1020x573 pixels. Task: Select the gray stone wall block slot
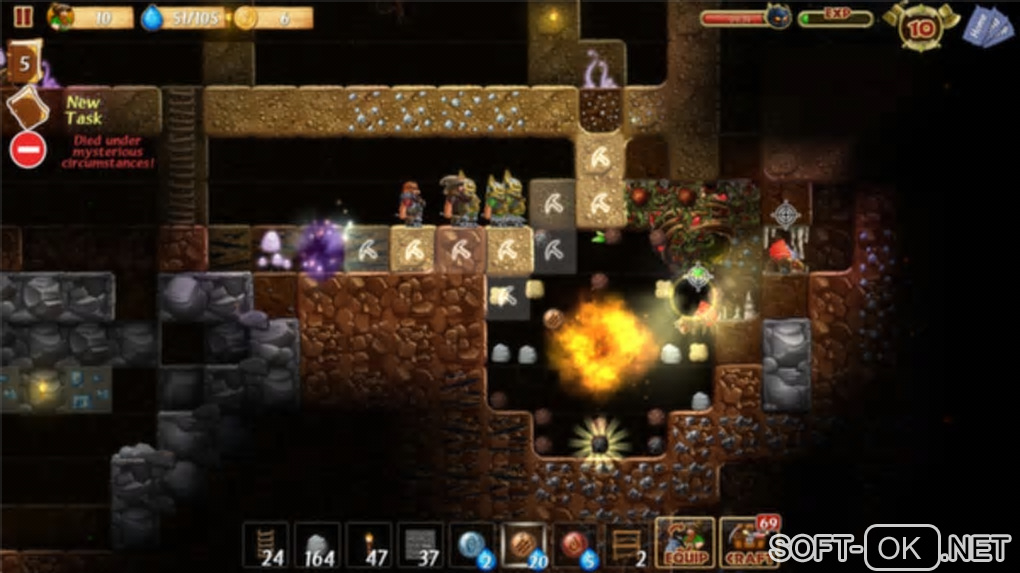coord(421,545)
